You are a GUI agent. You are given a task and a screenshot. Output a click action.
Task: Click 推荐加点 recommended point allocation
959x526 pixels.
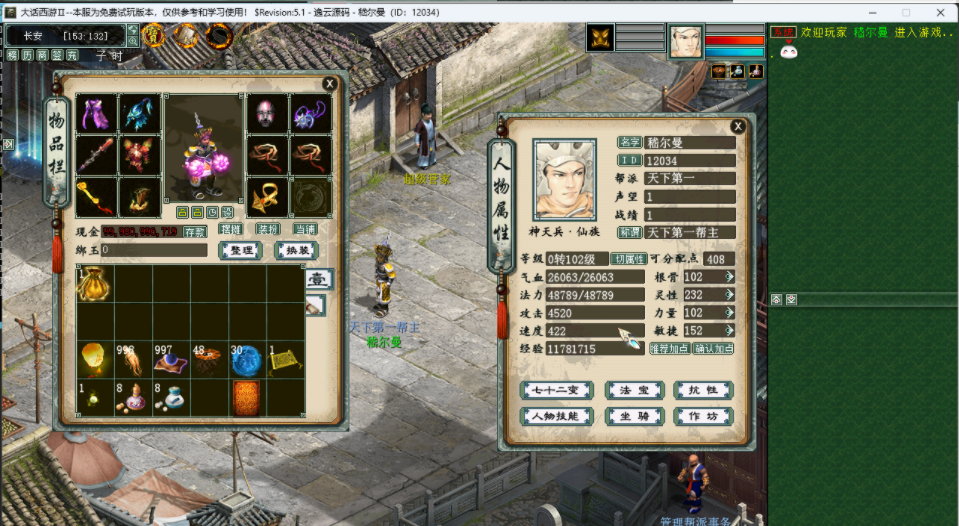pyautogui.click(x=669, y=349)
